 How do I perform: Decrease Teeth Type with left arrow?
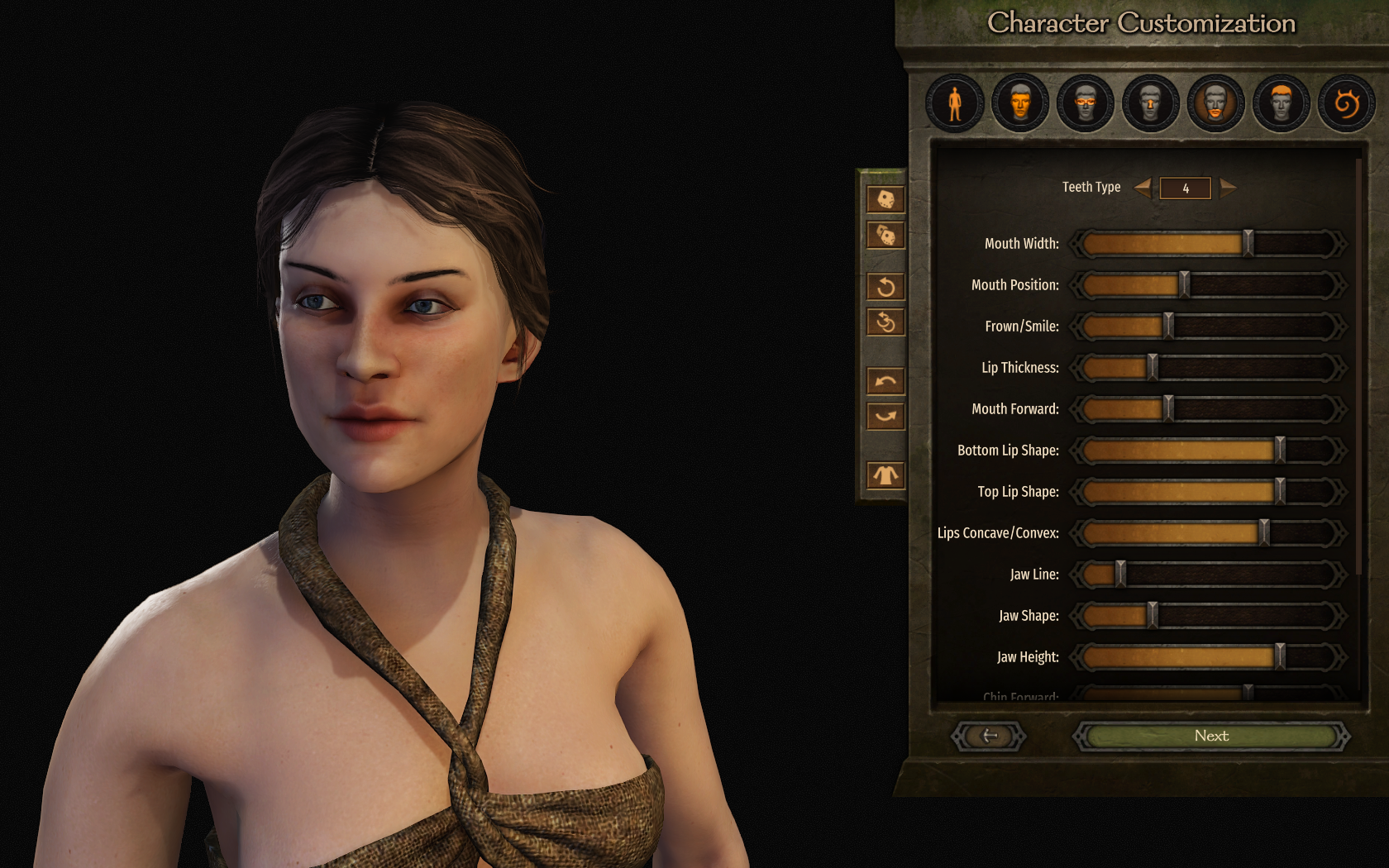coord(1143,188)
